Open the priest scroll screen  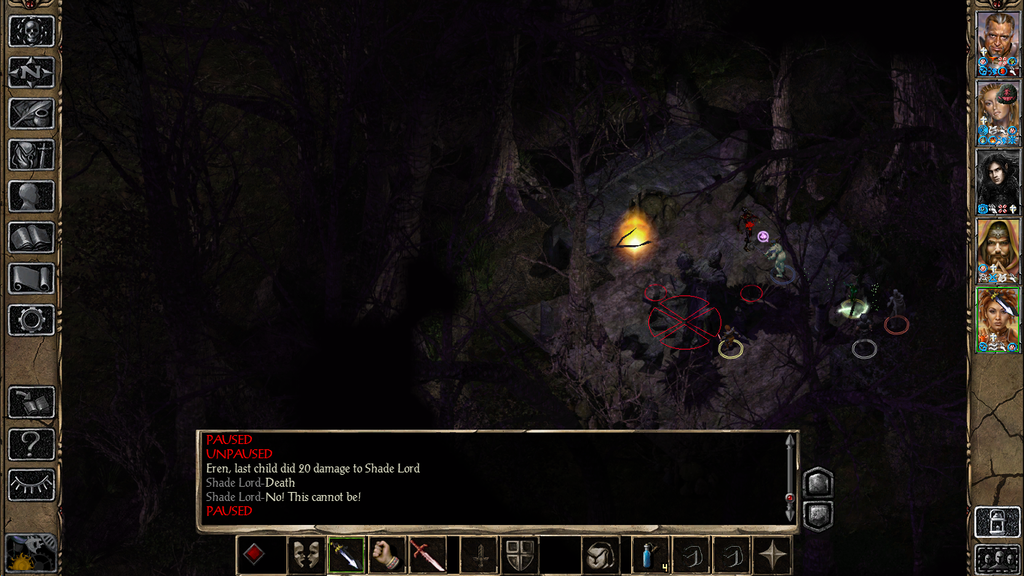point(31,278)
